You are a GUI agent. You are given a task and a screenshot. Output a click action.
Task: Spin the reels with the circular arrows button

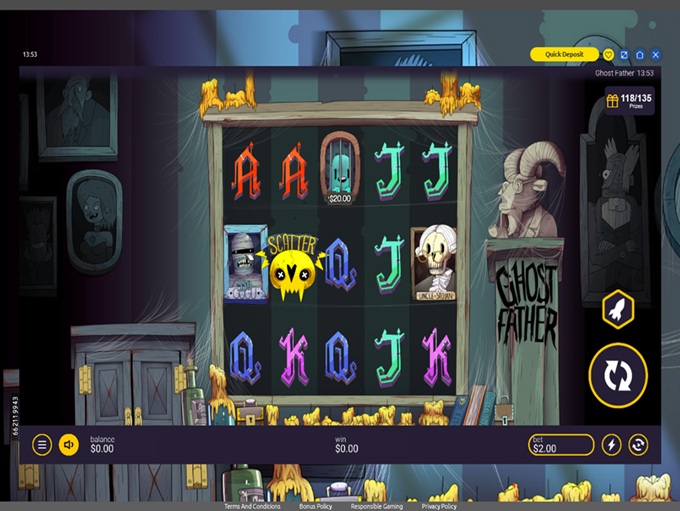[x=618, y=374]
